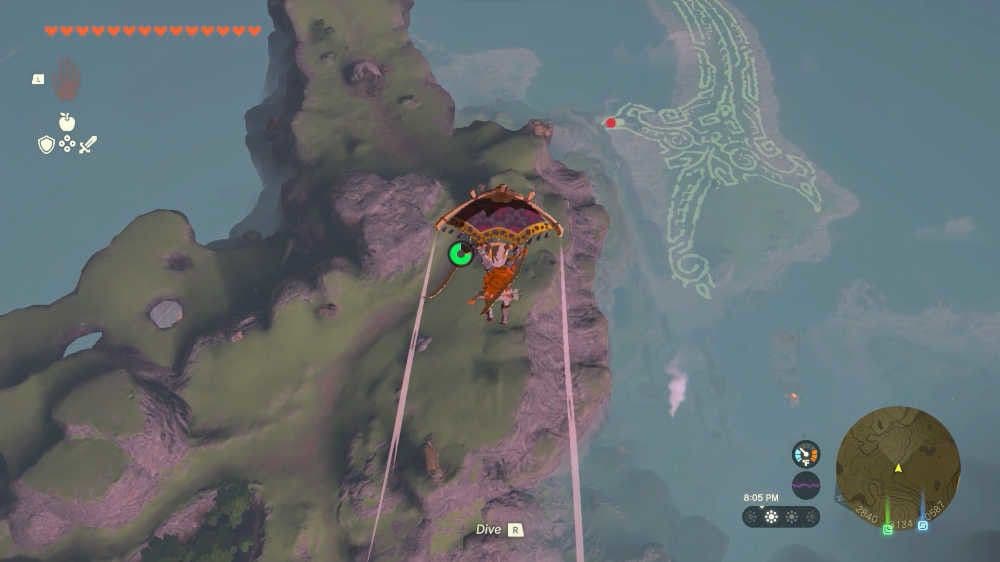Click the four-dot directional pad icon

coord(67,145)
